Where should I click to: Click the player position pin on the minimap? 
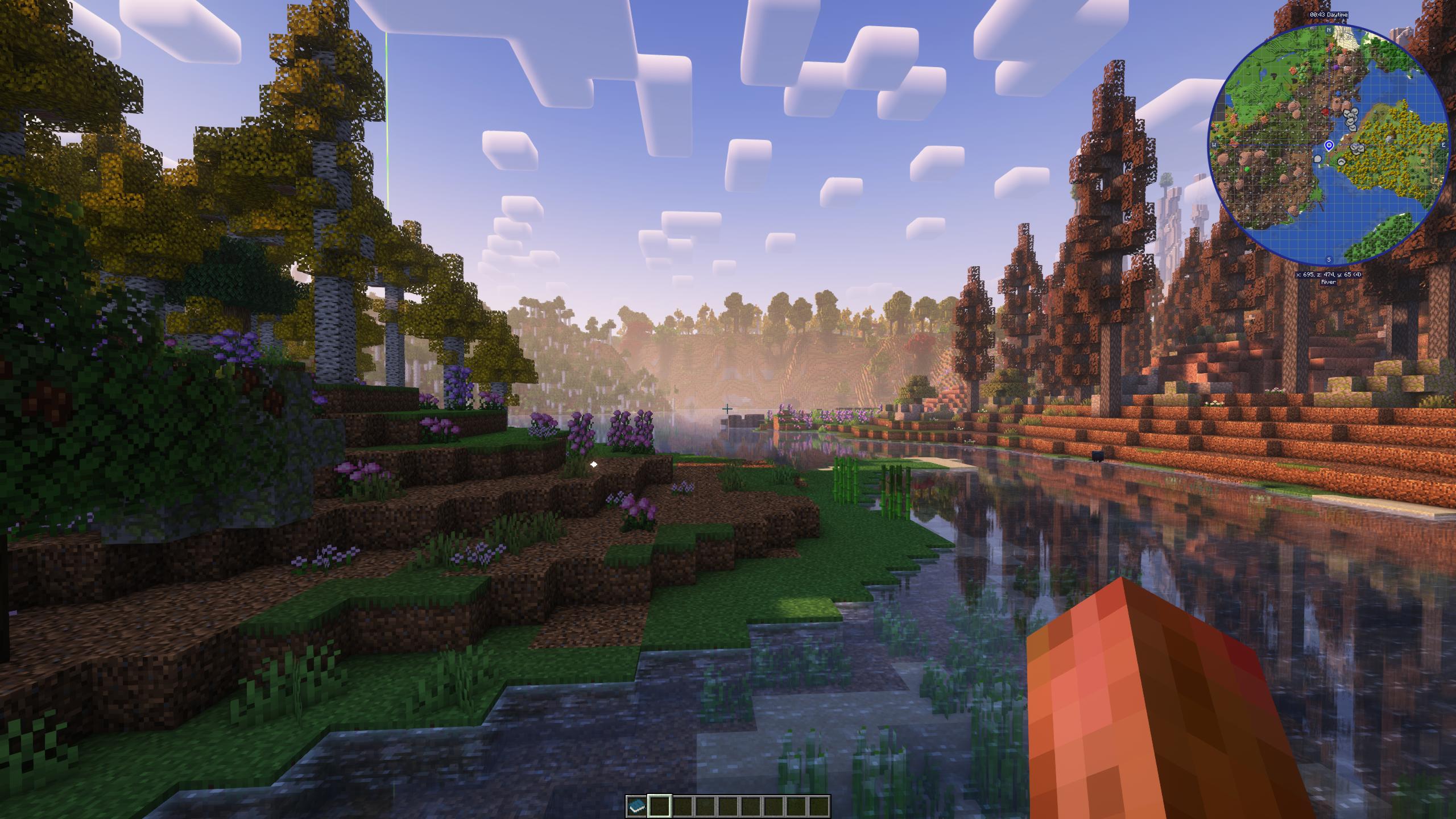pyautogui.click(x=1329, y=146)
